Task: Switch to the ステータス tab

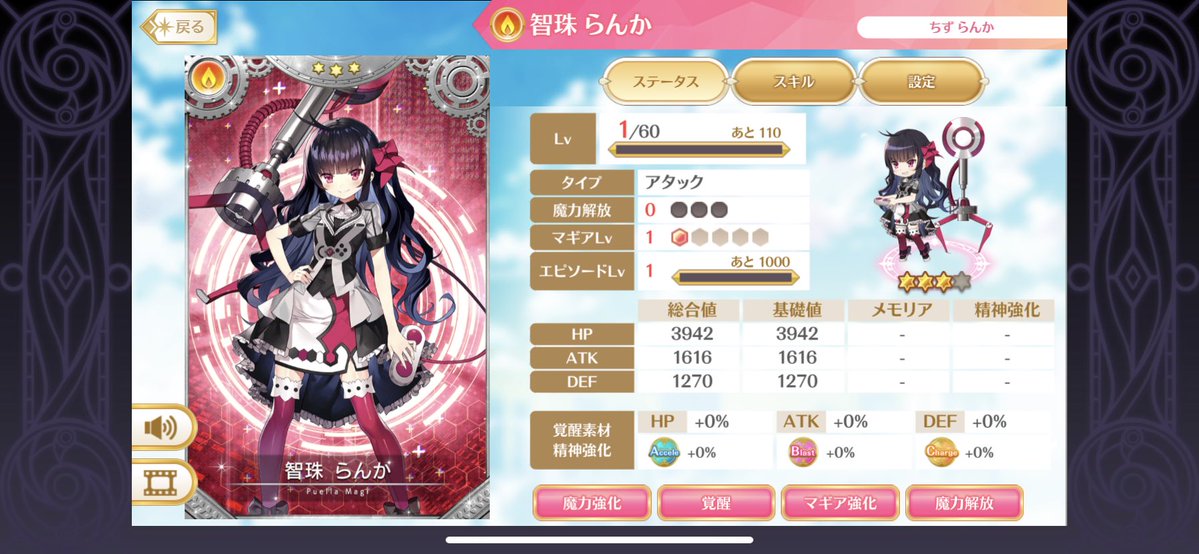Action: click(666, 82)
